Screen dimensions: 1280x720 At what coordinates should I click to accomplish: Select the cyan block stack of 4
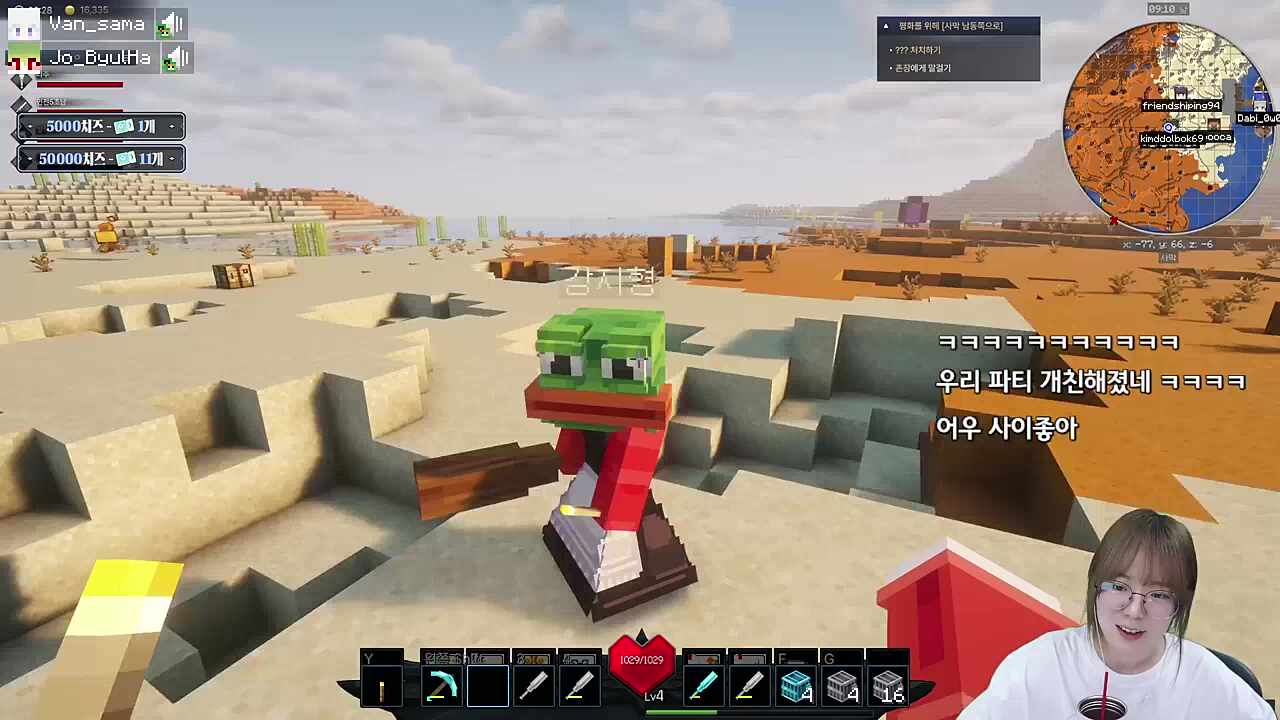click(x=796, y=688)
